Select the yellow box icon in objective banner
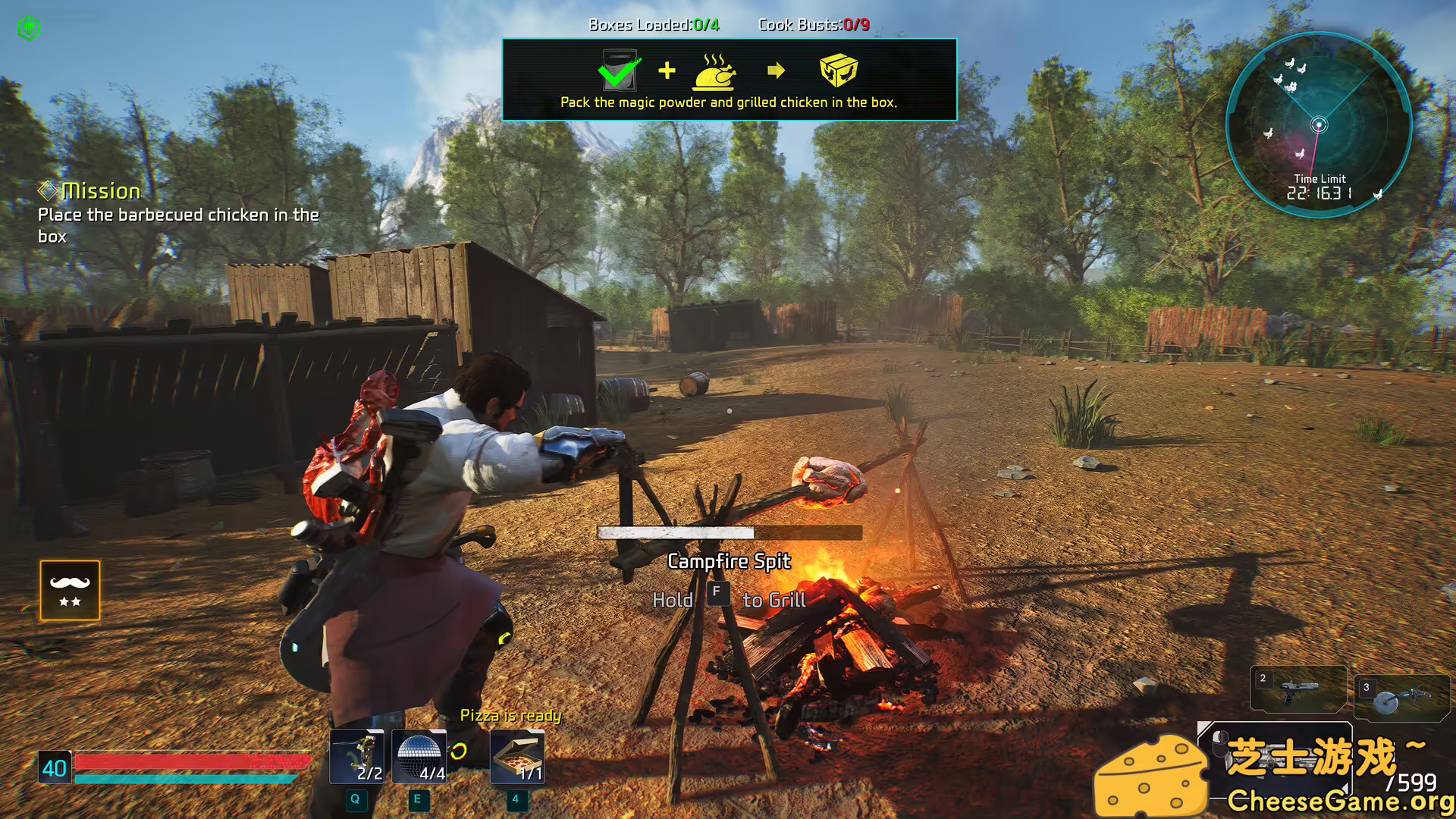 (x=838, y=71)
